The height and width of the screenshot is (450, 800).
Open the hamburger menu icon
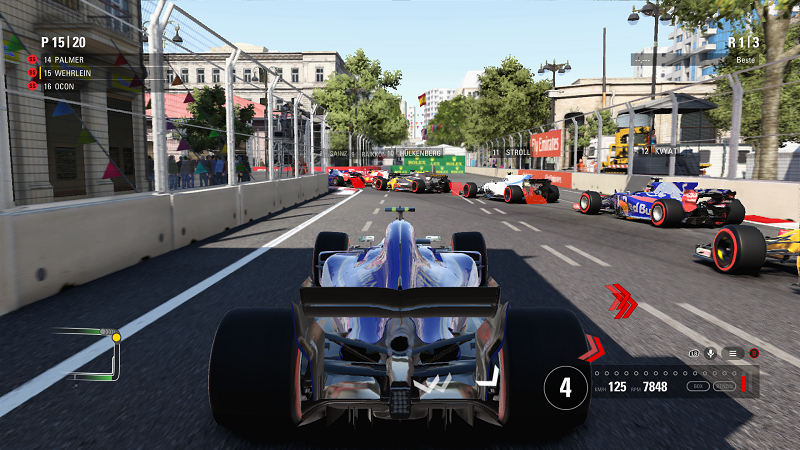732,353
